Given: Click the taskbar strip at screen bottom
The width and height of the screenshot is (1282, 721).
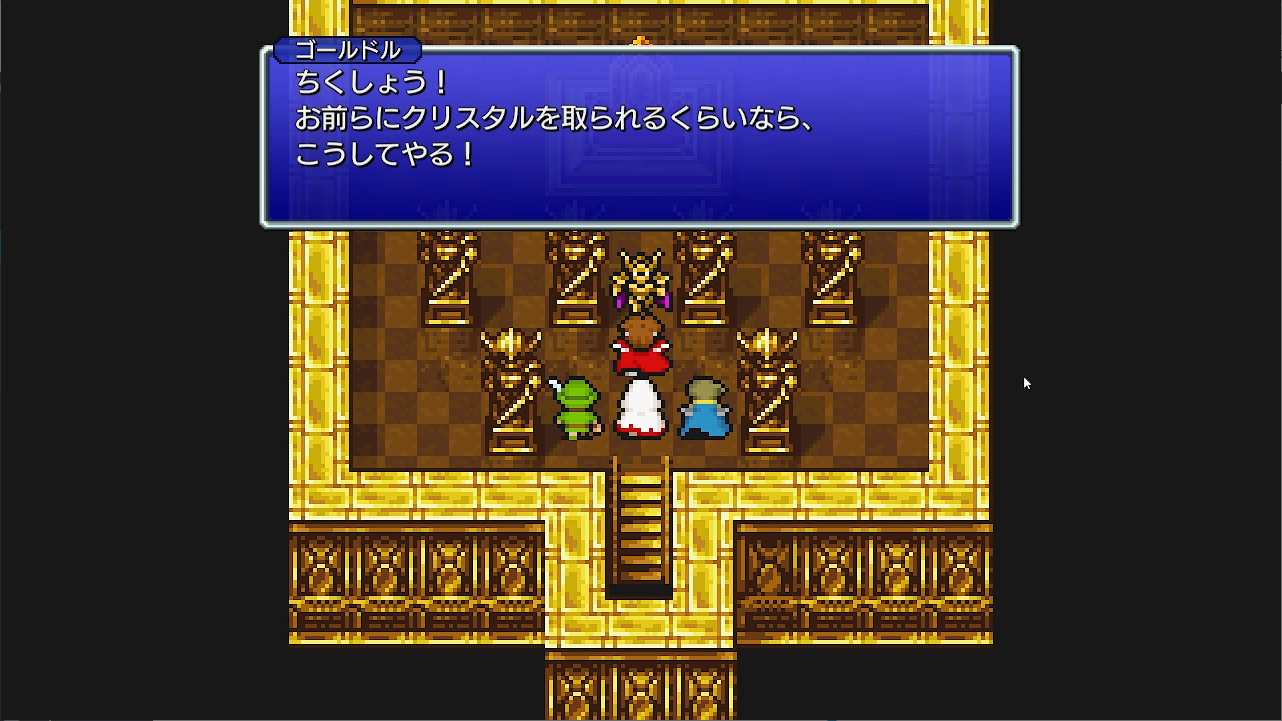Looking at the screenshot, I should point(640,716).
